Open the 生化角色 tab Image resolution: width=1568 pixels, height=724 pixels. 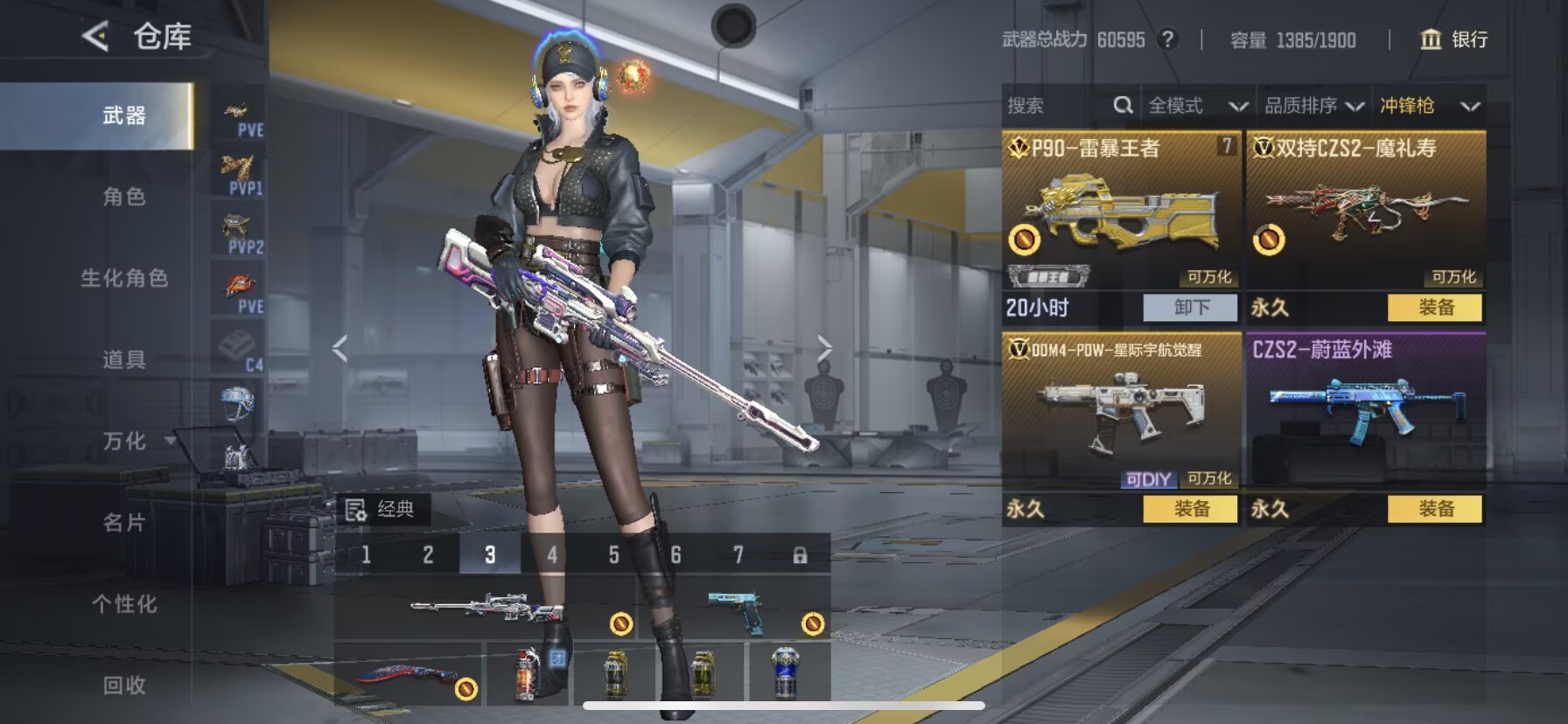coord(124,278)
